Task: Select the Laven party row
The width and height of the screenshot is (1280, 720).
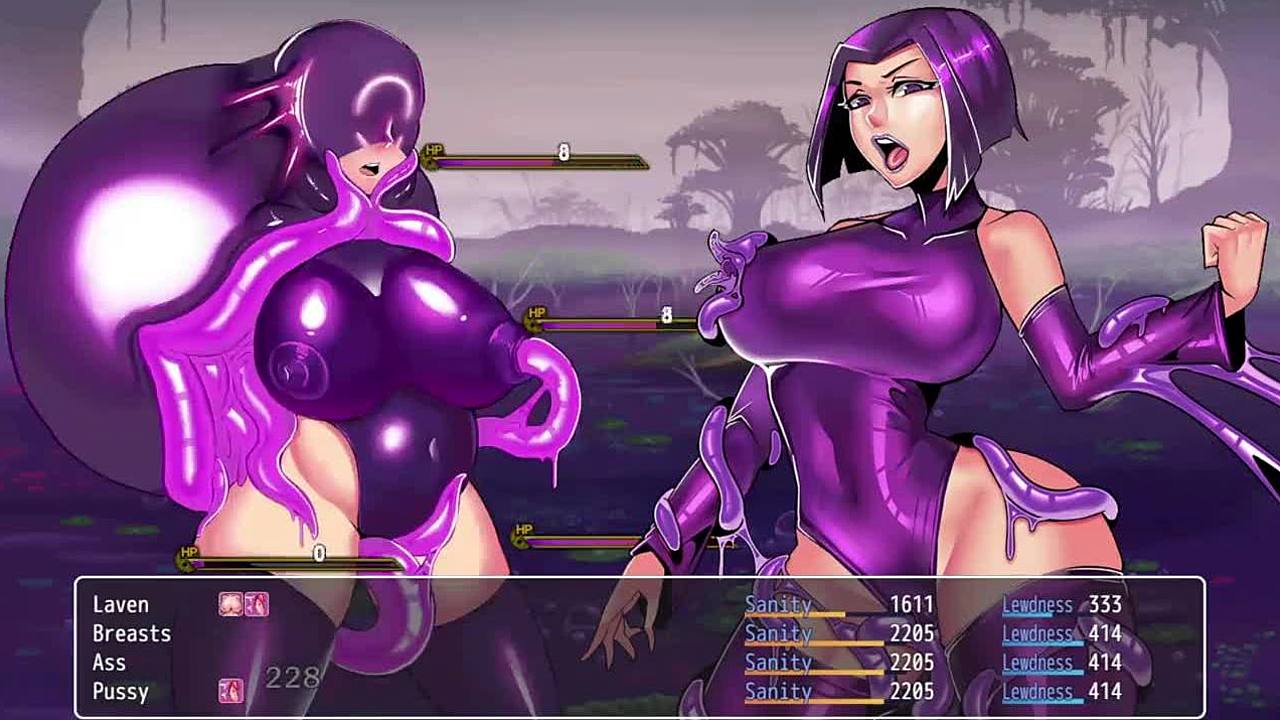Action: [x=121, y=605]
